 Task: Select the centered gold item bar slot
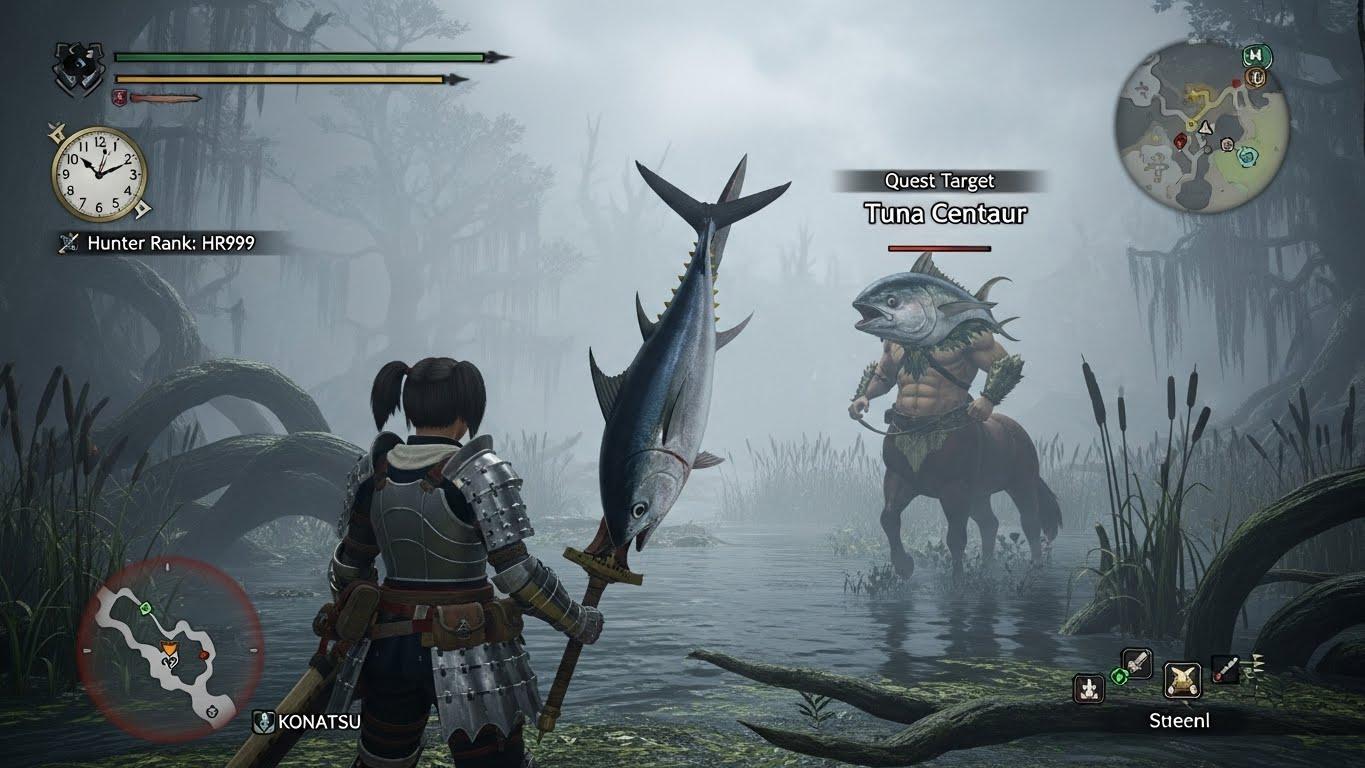point(1182,680)
